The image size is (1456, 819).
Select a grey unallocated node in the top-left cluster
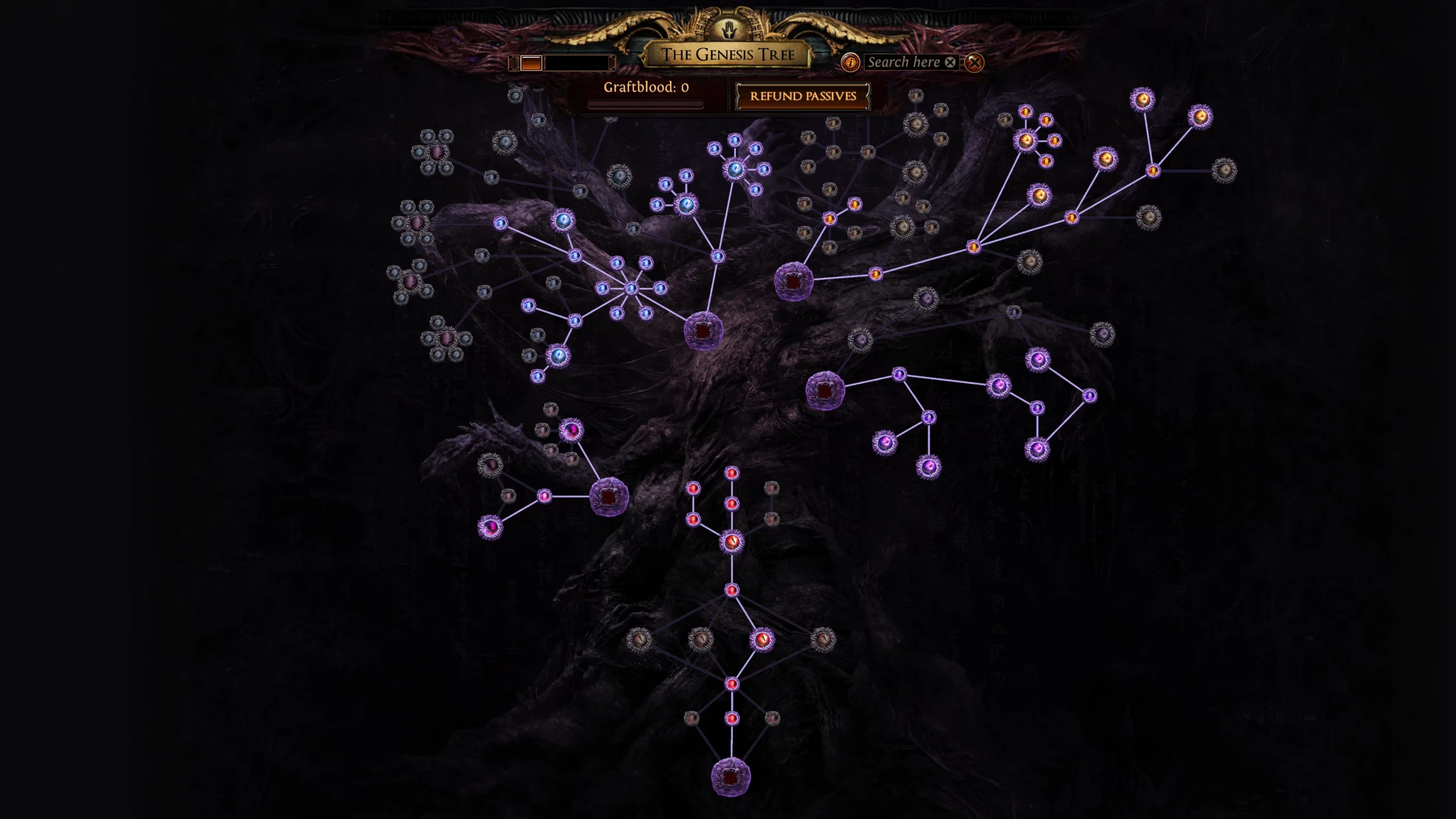click(x=429, y=136)
